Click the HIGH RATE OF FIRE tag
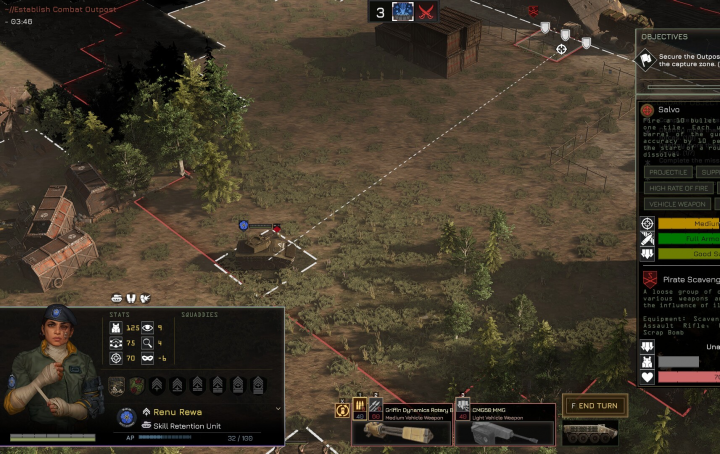Viewport: 720px width, 454px height. [x=678, y=188]
